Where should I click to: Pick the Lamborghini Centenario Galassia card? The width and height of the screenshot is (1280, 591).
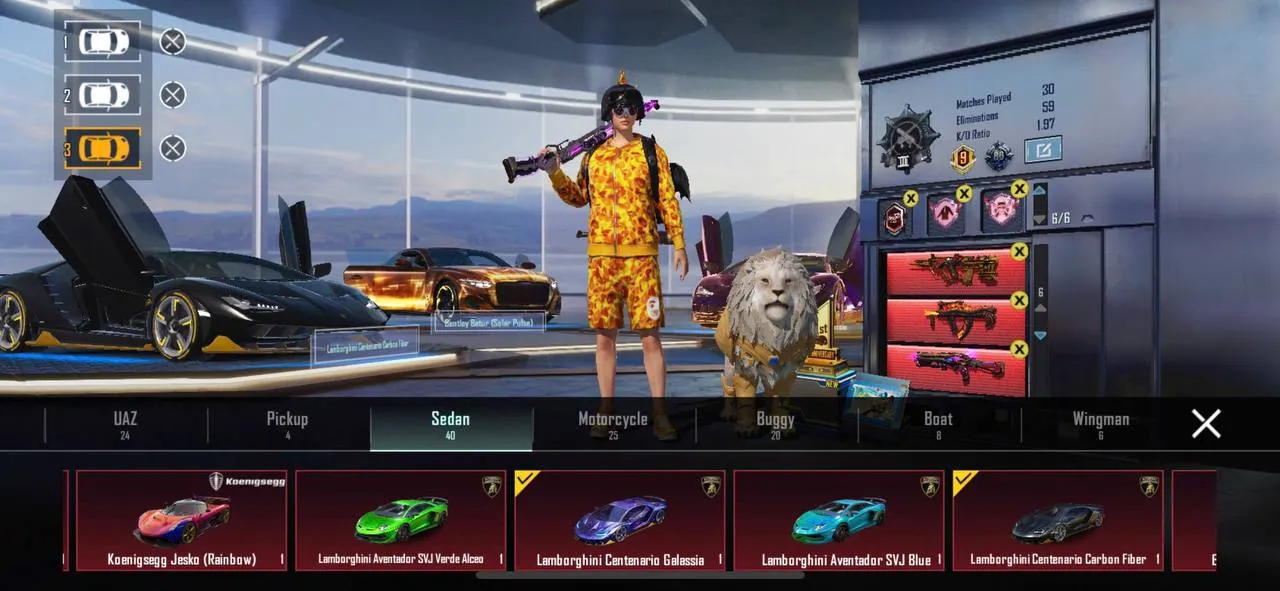[620, 520]
